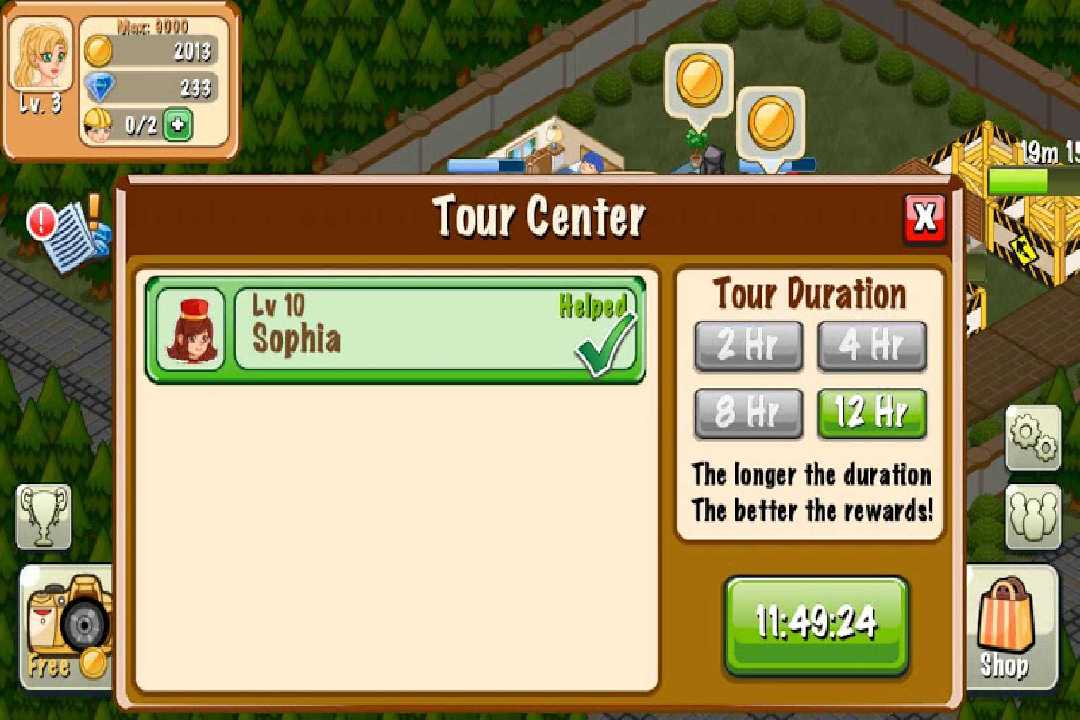The image size is (1080, 720).
Task: Select the 2 Hr tour duration
Action: click(748, 346)
